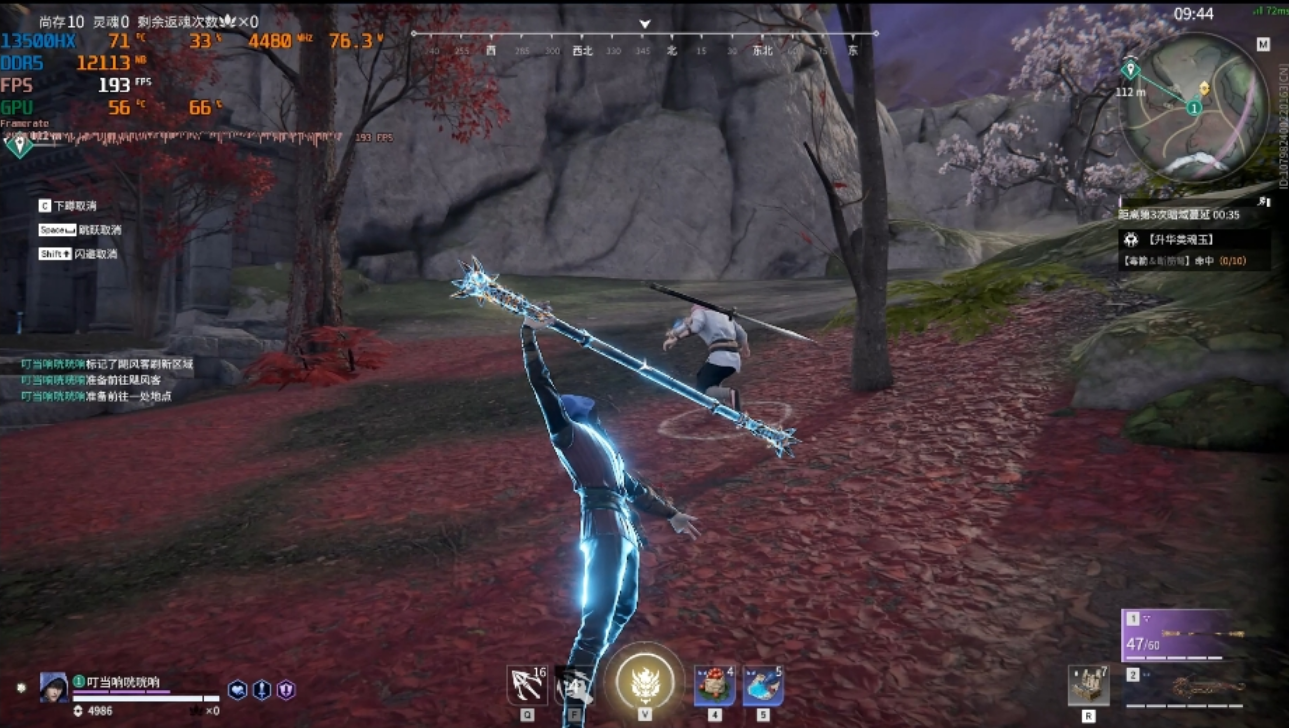Select the purple shield buff icon
This screenshot has width=1289, height=728.
pyautogui.click(x=286, y=690)
